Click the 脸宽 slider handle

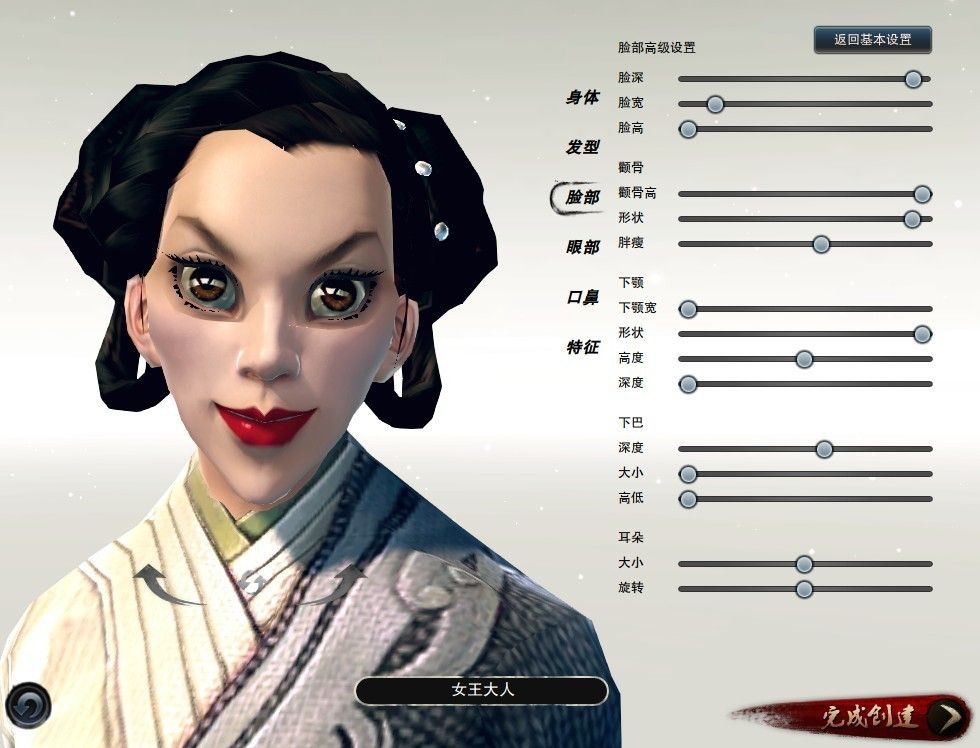(x=715, y=104)
